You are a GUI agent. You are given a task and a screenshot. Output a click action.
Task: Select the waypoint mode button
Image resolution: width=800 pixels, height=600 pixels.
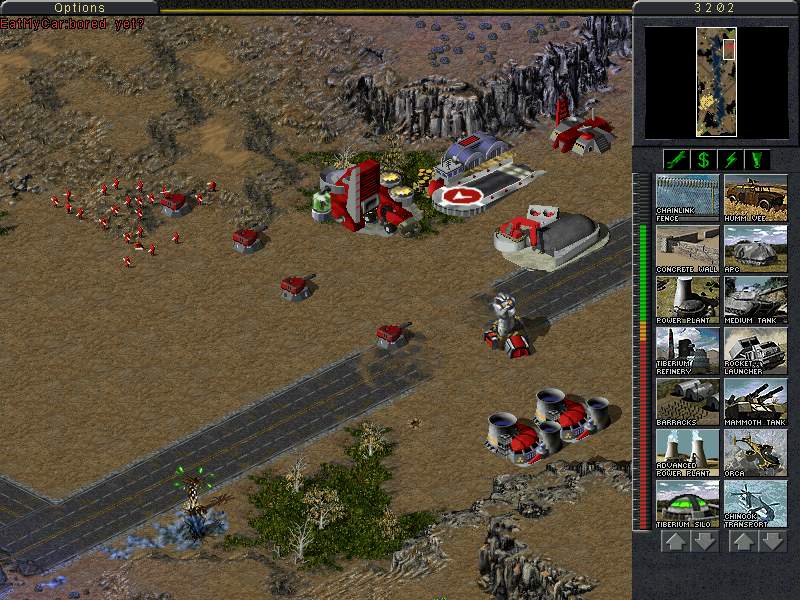758,159
